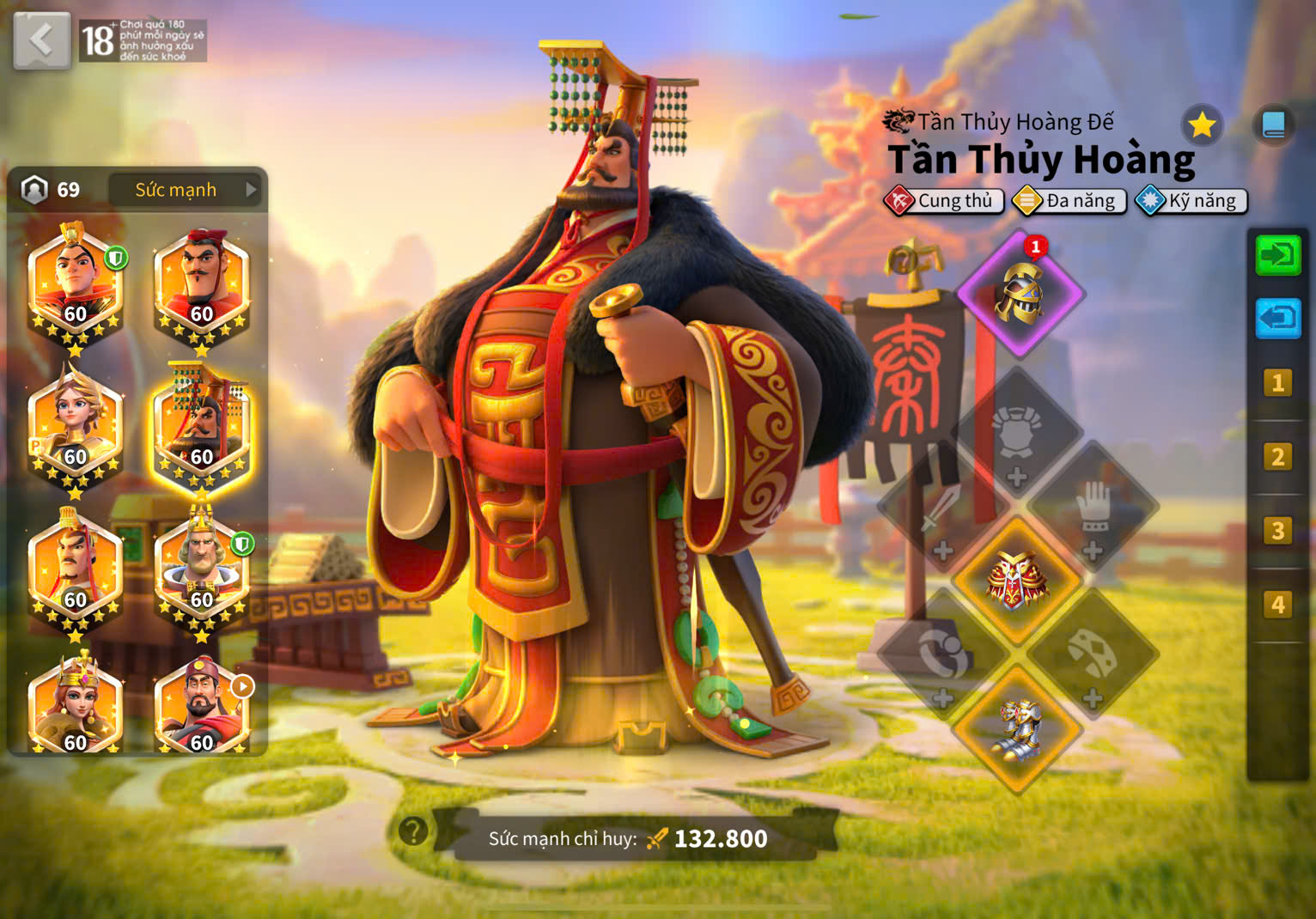Open the blue book info button
The height and width of the screenshot is (919, 1316).
pos(1273,126)
